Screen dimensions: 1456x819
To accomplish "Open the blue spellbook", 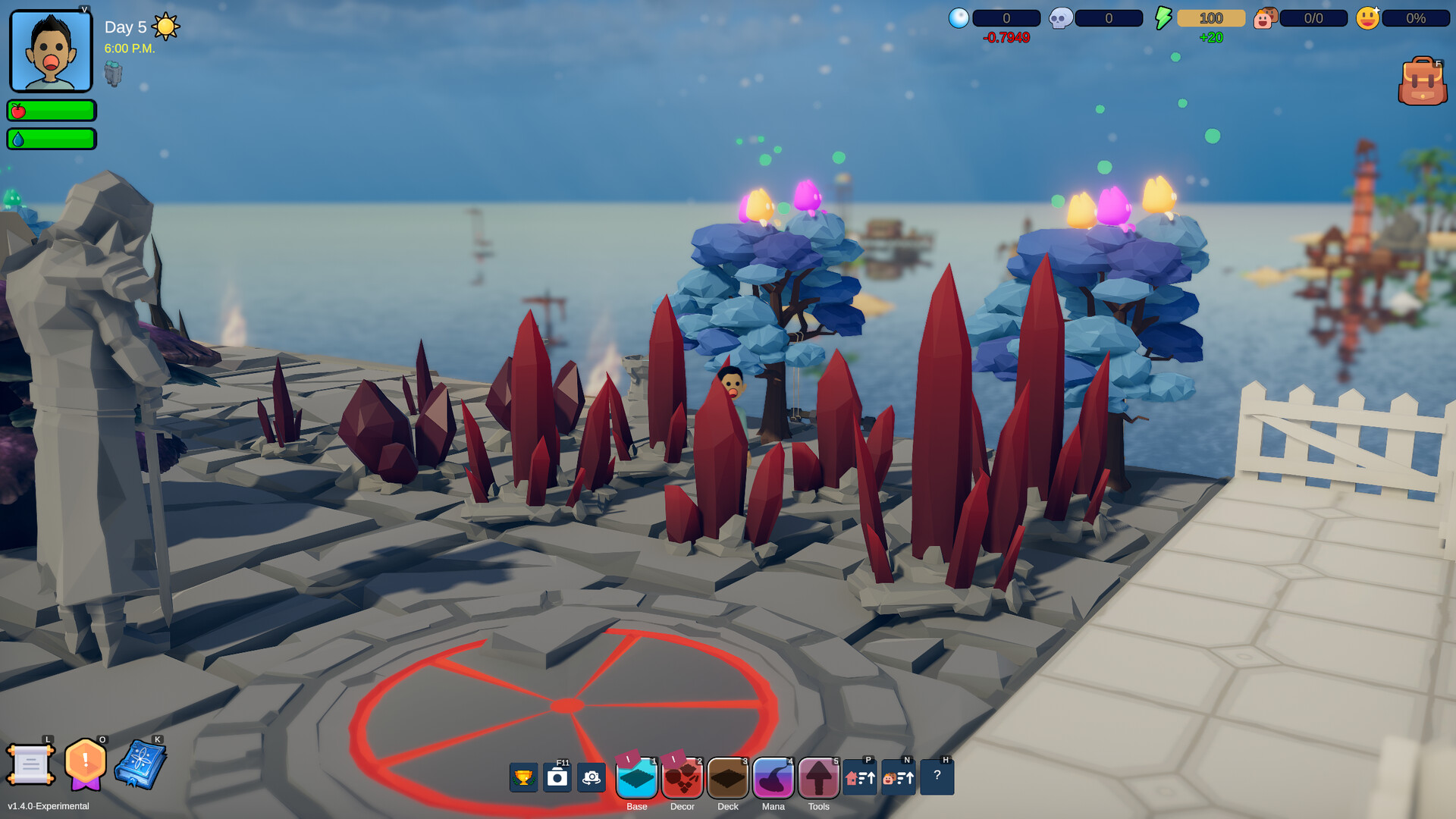I will coord(140,764).
